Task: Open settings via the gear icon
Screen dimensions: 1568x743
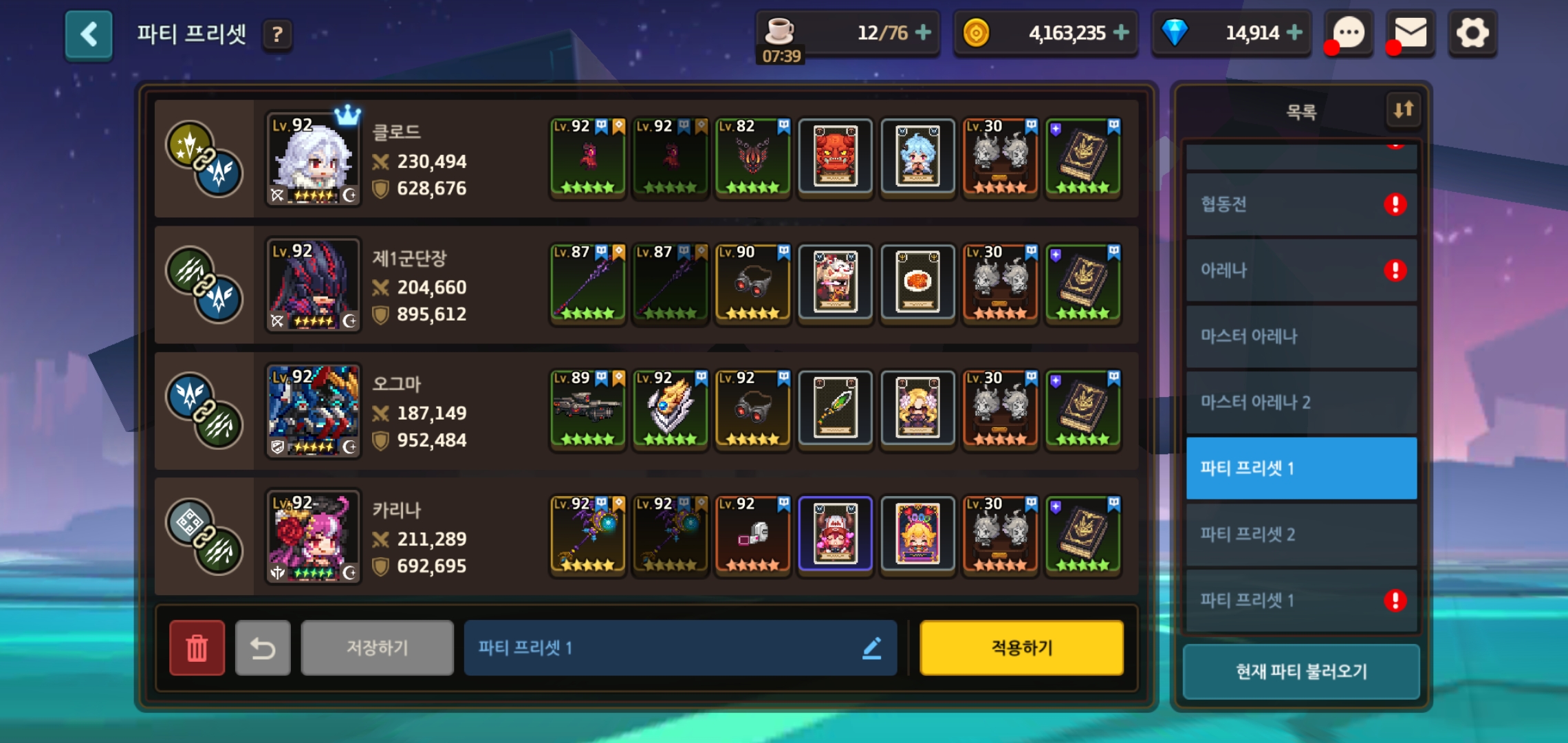Action: click(1472, 33)
